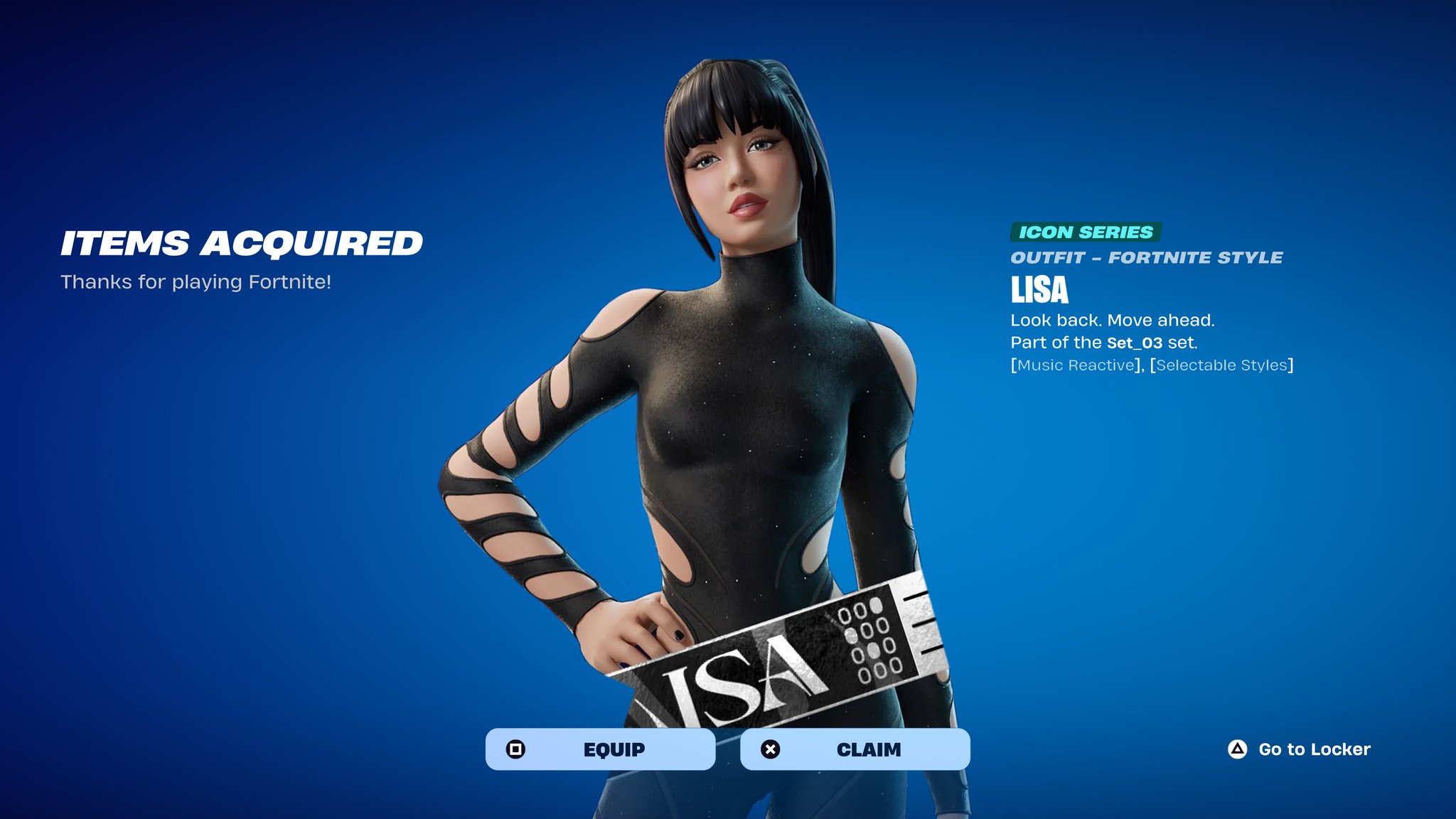Go to Locker
1456x819 pixels.
tap(1299, 749)
